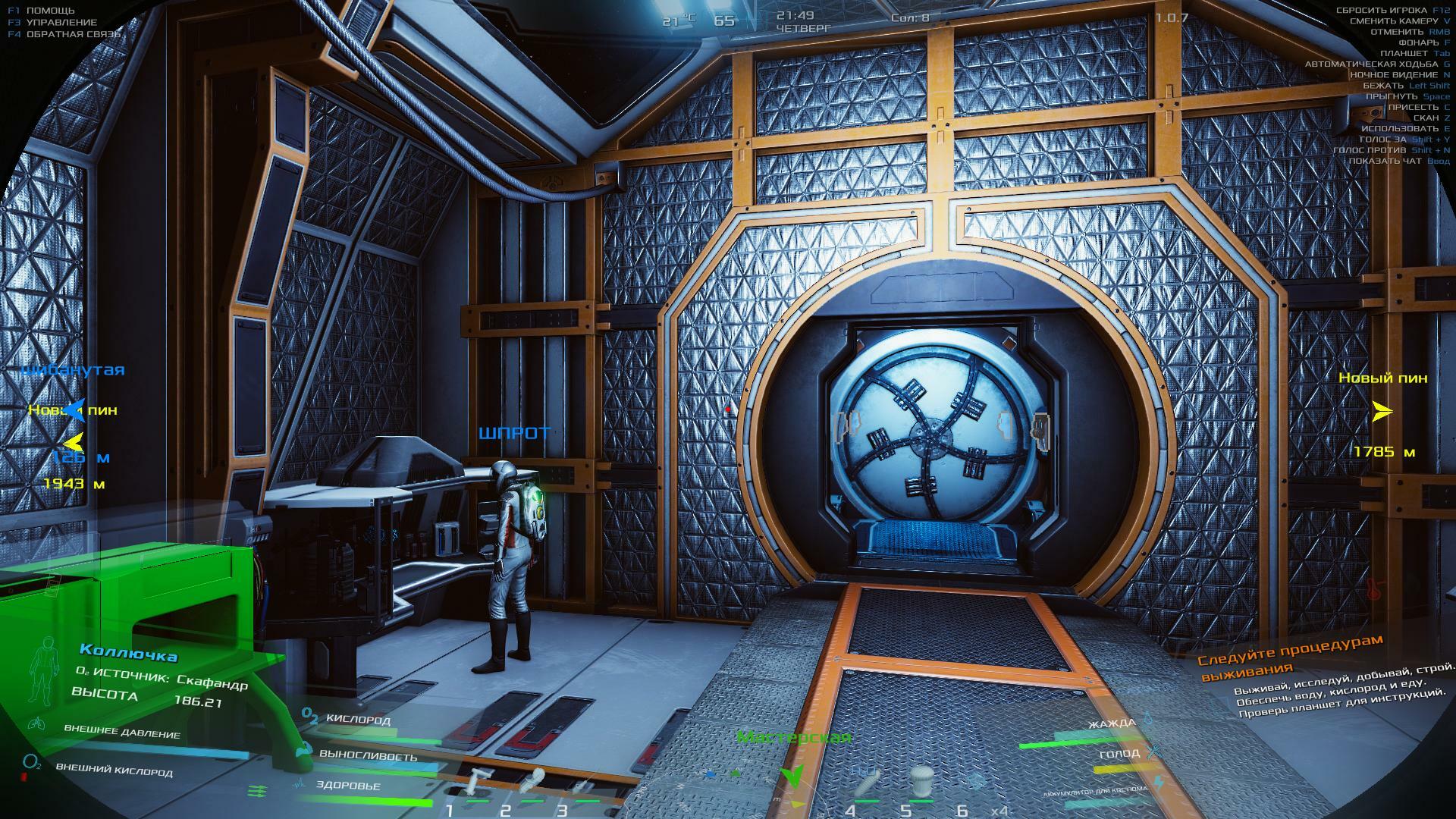Viewport: 1456px width, 819px height.
Task: Select hotbar slot 1 with the tool
Action: [x=478, y=783]
